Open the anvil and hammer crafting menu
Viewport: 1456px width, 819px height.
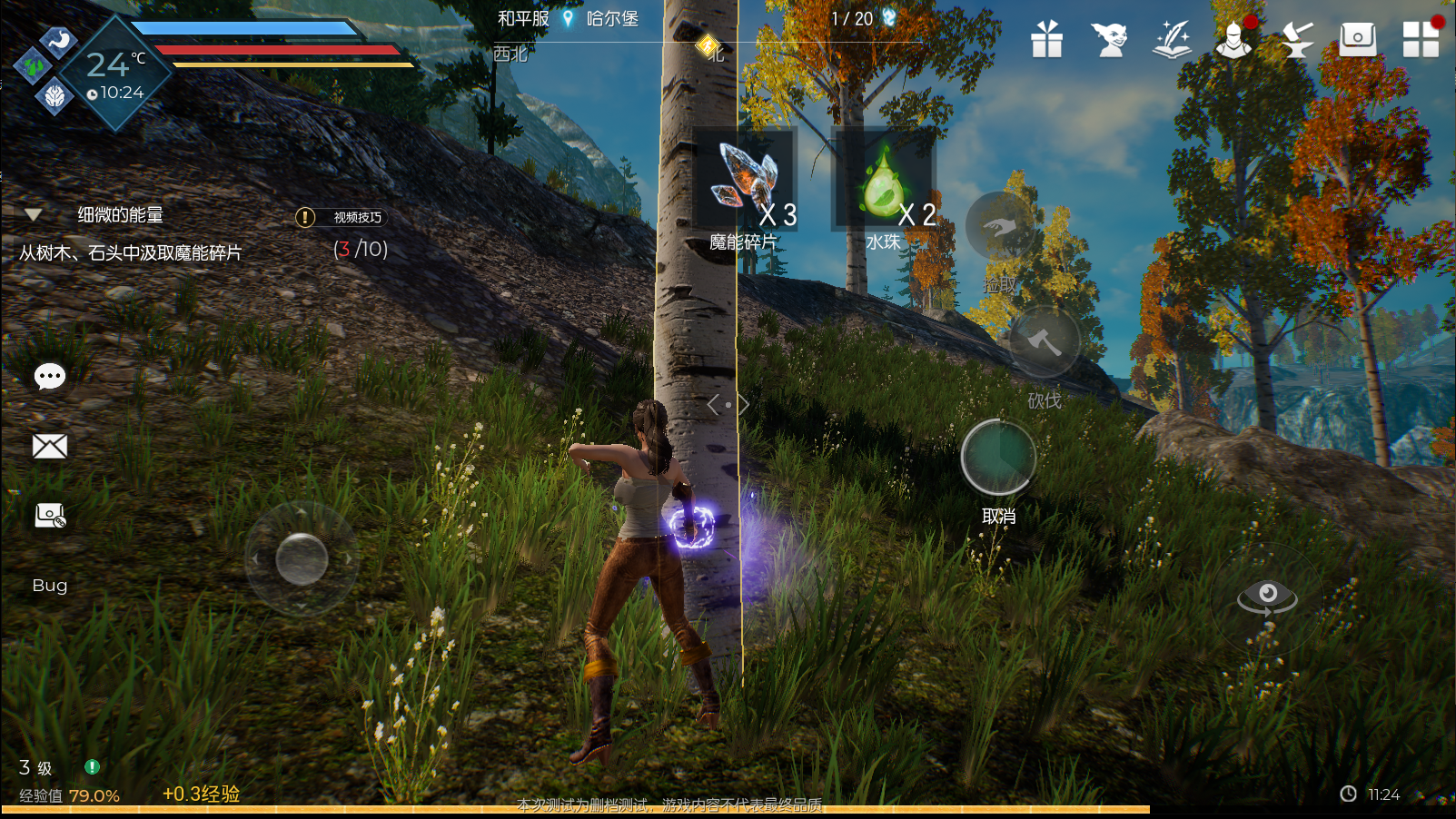(x=1296, y=40)
